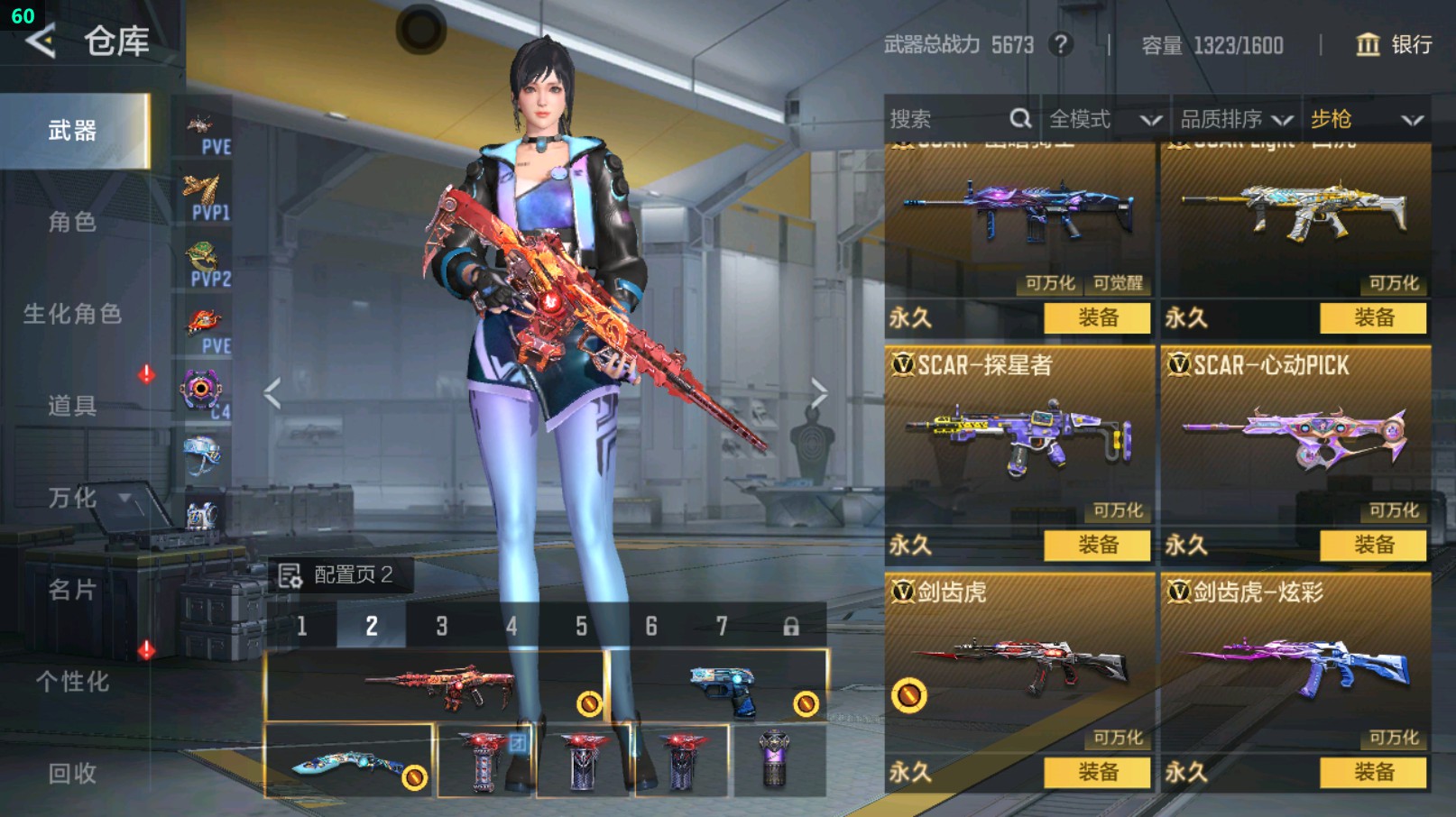This screenshot has width=1456, height=817.
Task: Open the 武器总战力 help question mark
Action: (1061, 44)
